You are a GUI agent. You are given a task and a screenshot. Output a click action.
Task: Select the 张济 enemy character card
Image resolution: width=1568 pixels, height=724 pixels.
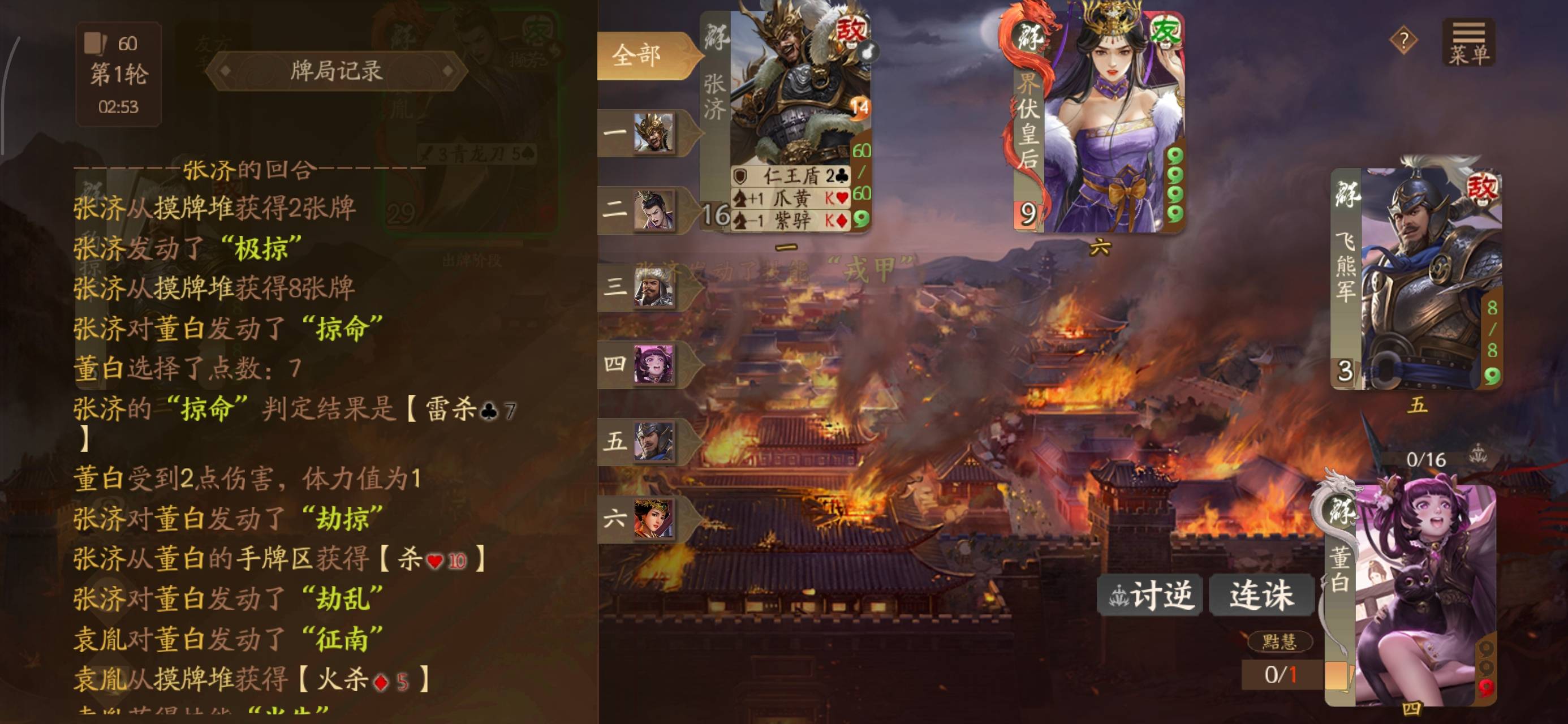click(791, 91)
